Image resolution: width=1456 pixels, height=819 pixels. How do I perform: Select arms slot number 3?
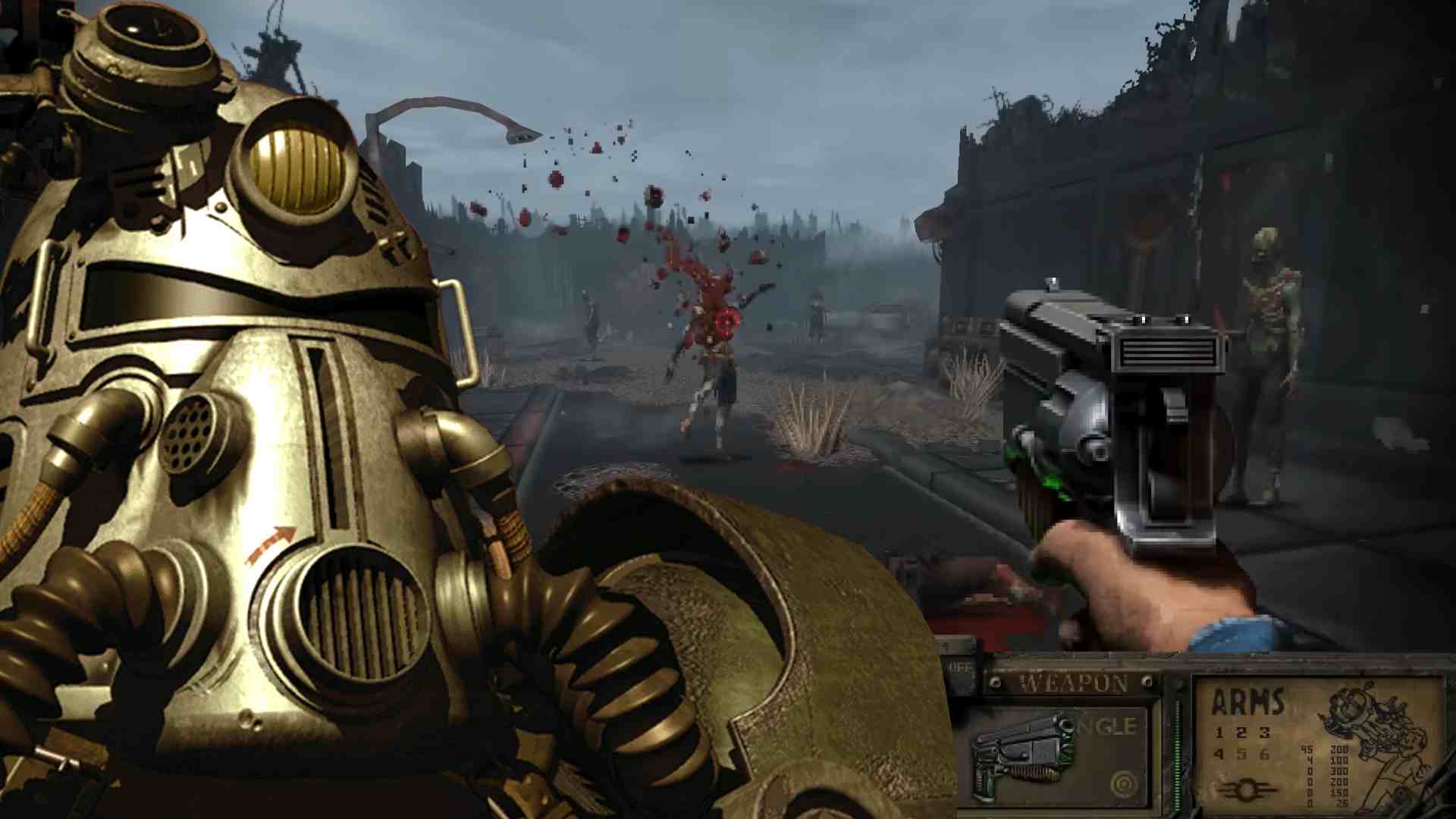pos(1264,733)
